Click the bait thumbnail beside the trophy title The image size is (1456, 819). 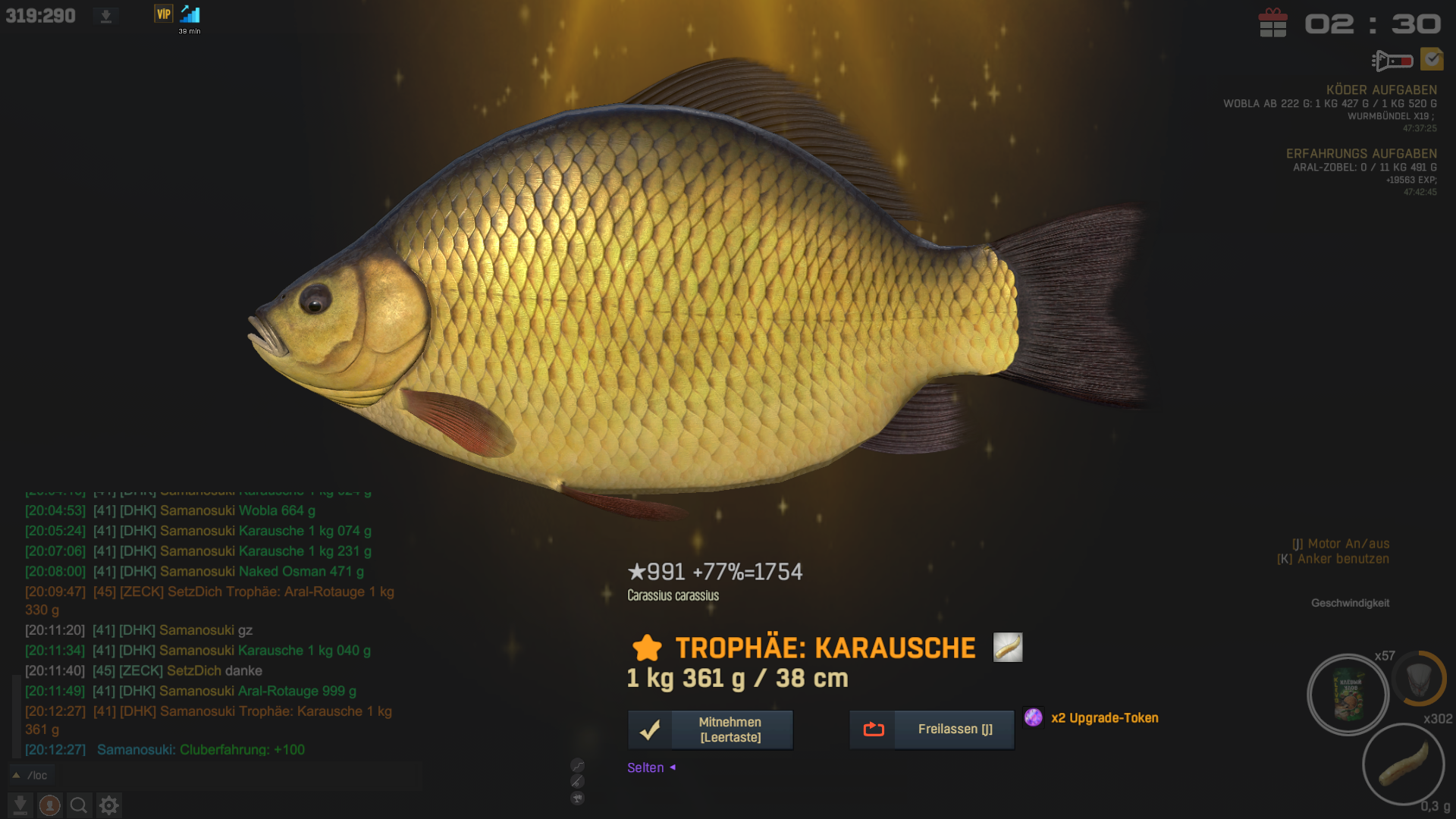pyautogui.click(x=1008, y=648)
